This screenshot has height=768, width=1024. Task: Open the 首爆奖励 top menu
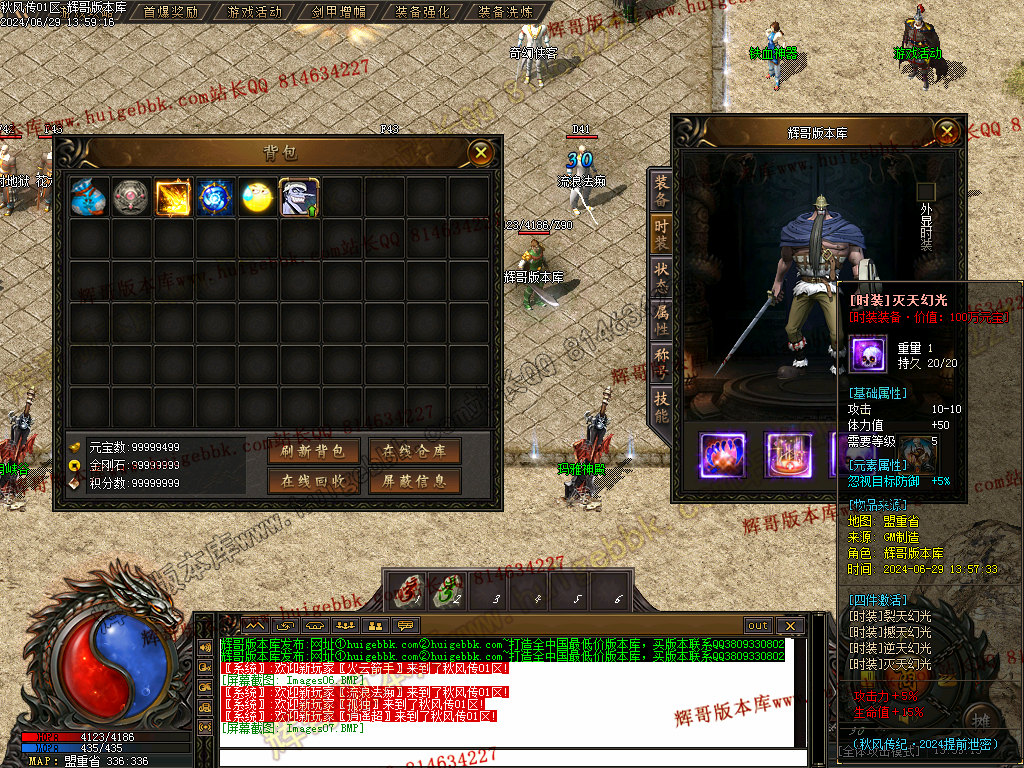coord(171,12)
